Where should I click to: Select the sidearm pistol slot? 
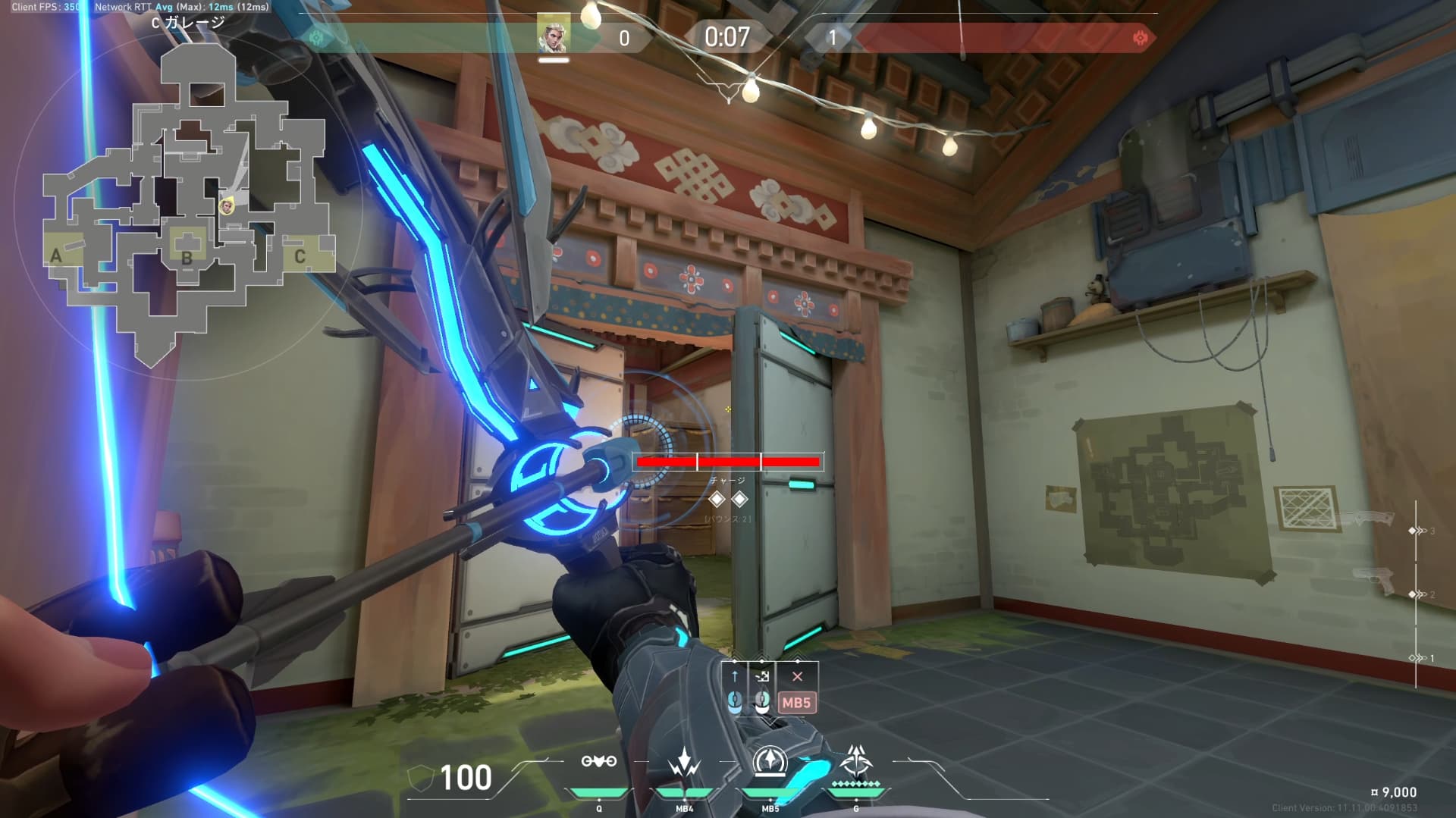pos(1373,581)
